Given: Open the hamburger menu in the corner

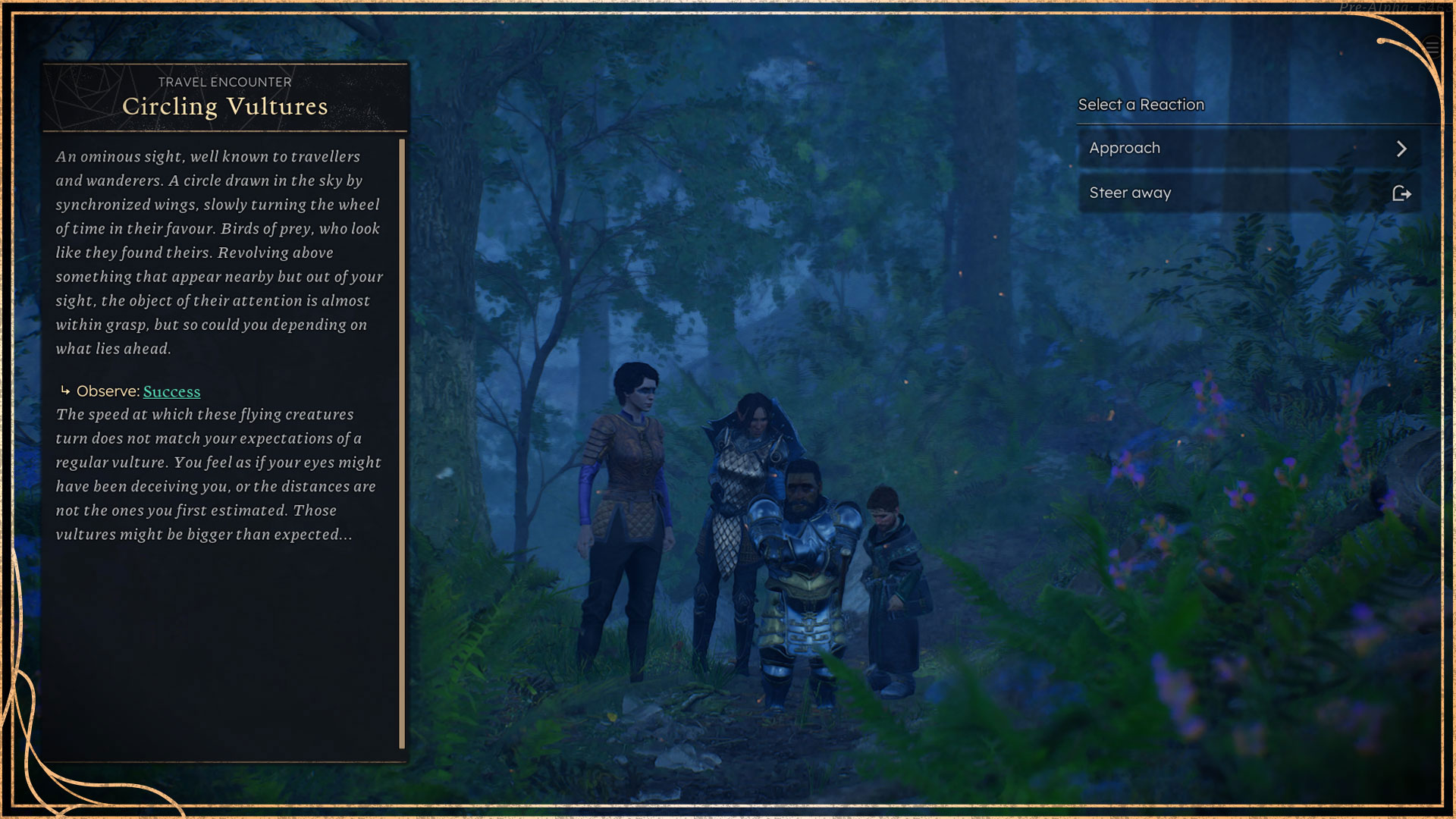Looking at the screenshot, I should 1432,47.
